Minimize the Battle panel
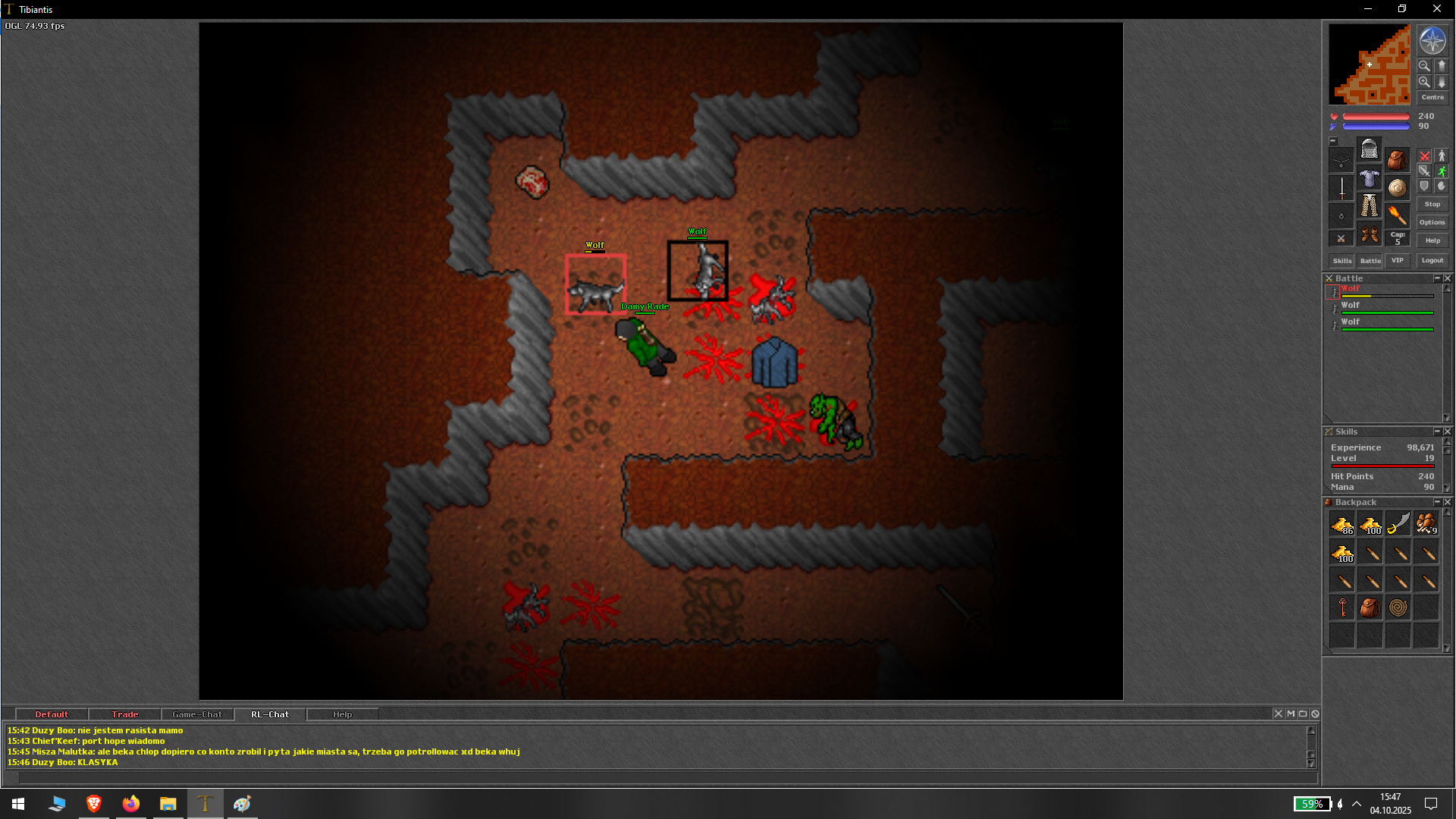Image resolution: width=1456 pixels, height=819 pixels. point(1438,278)
